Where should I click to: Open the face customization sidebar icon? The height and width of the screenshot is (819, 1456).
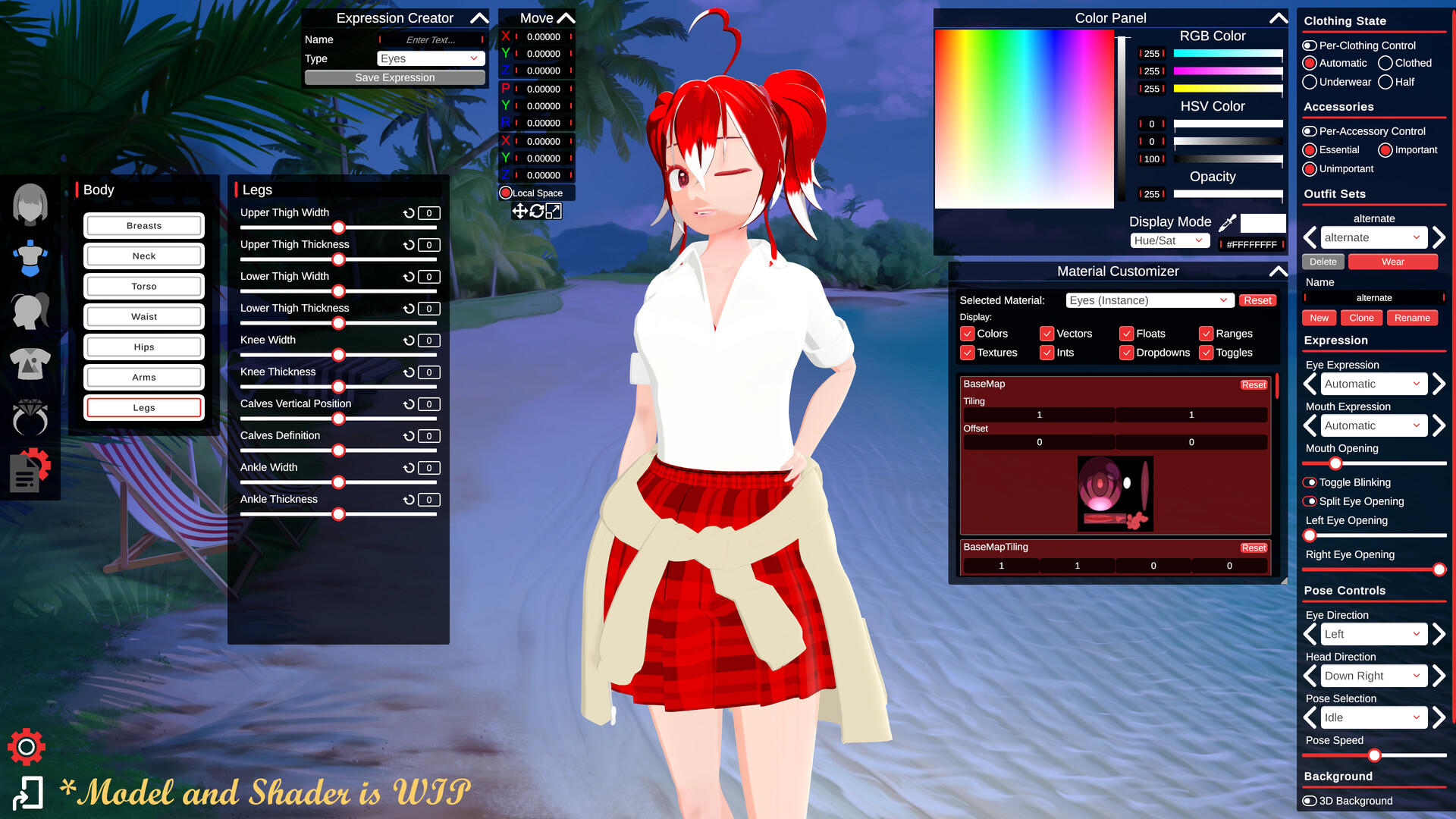(29, 203)
